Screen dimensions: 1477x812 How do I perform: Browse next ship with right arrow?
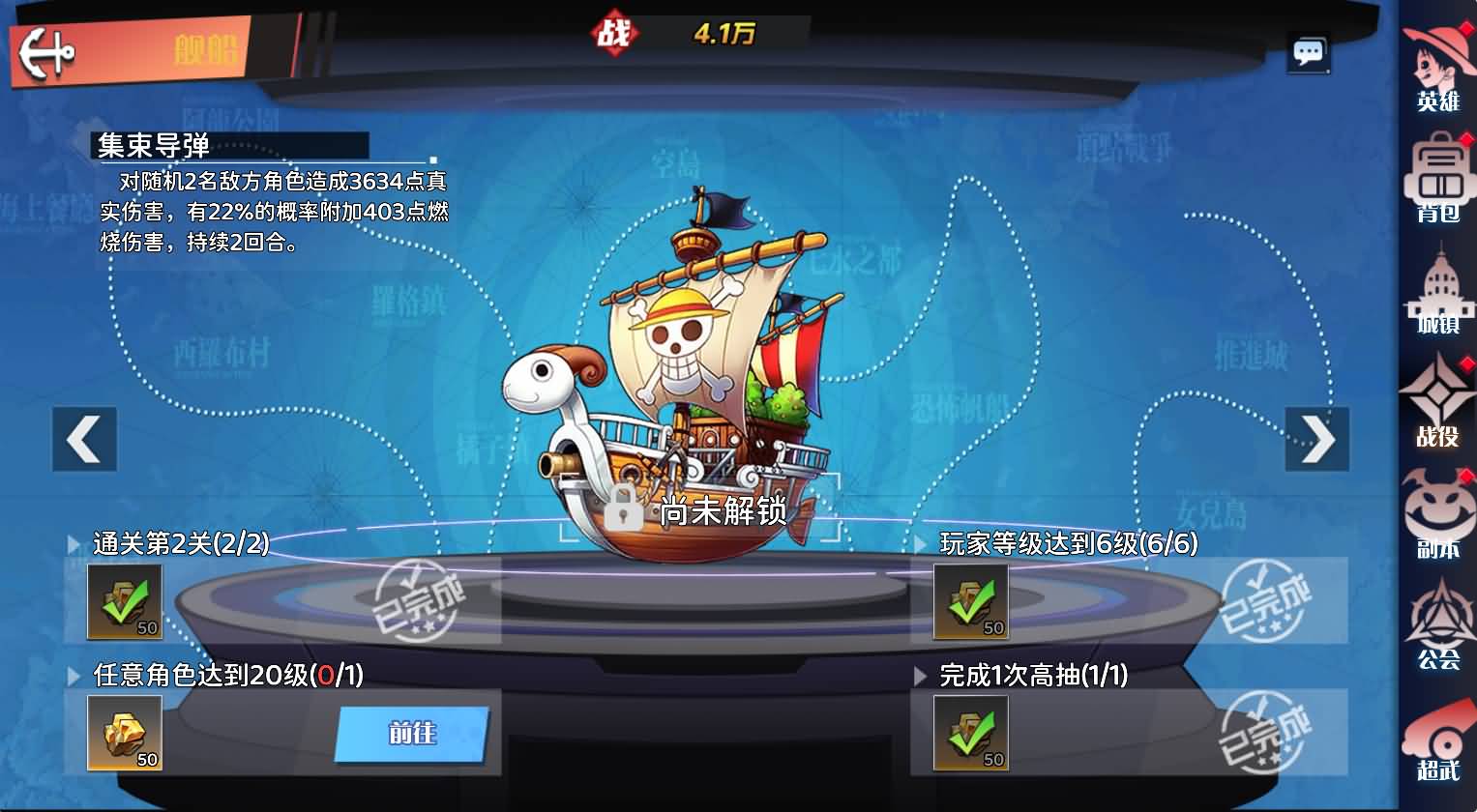pyautogui.click(x=1317, y=437)
